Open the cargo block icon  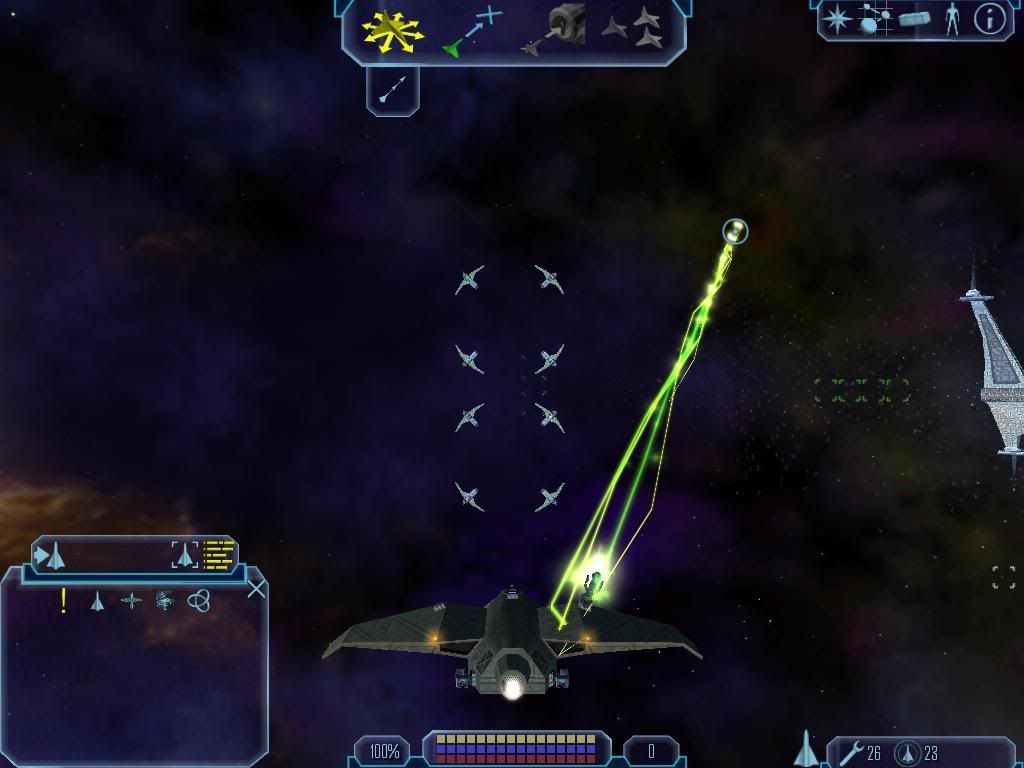pos(915,19)
